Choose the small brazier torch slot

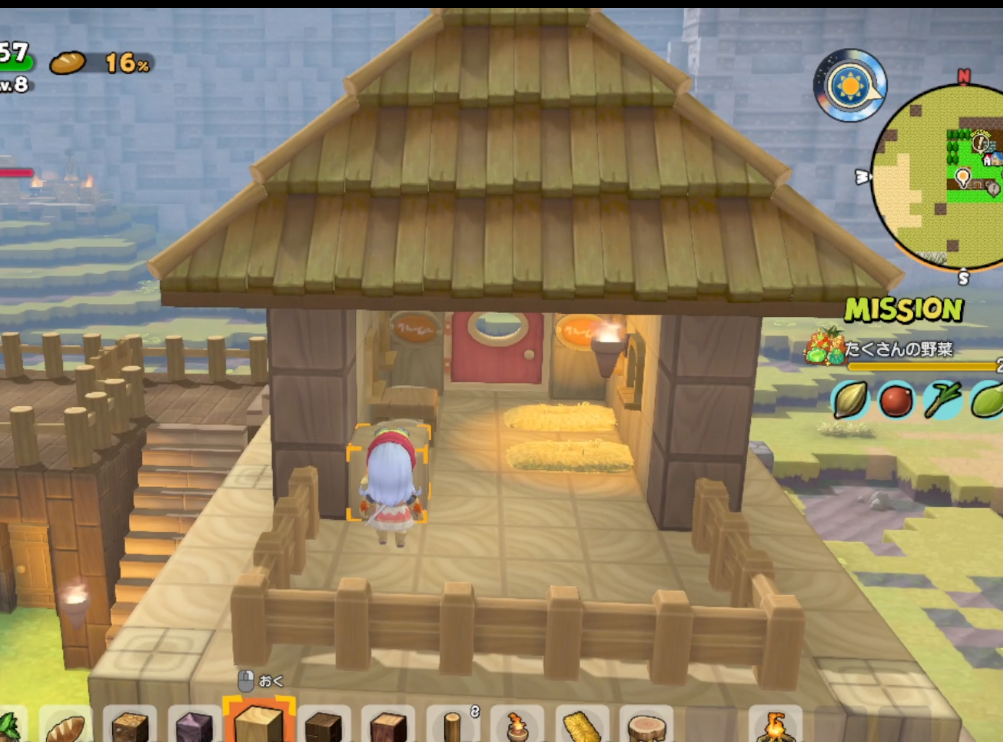click(x=517, y=727)
